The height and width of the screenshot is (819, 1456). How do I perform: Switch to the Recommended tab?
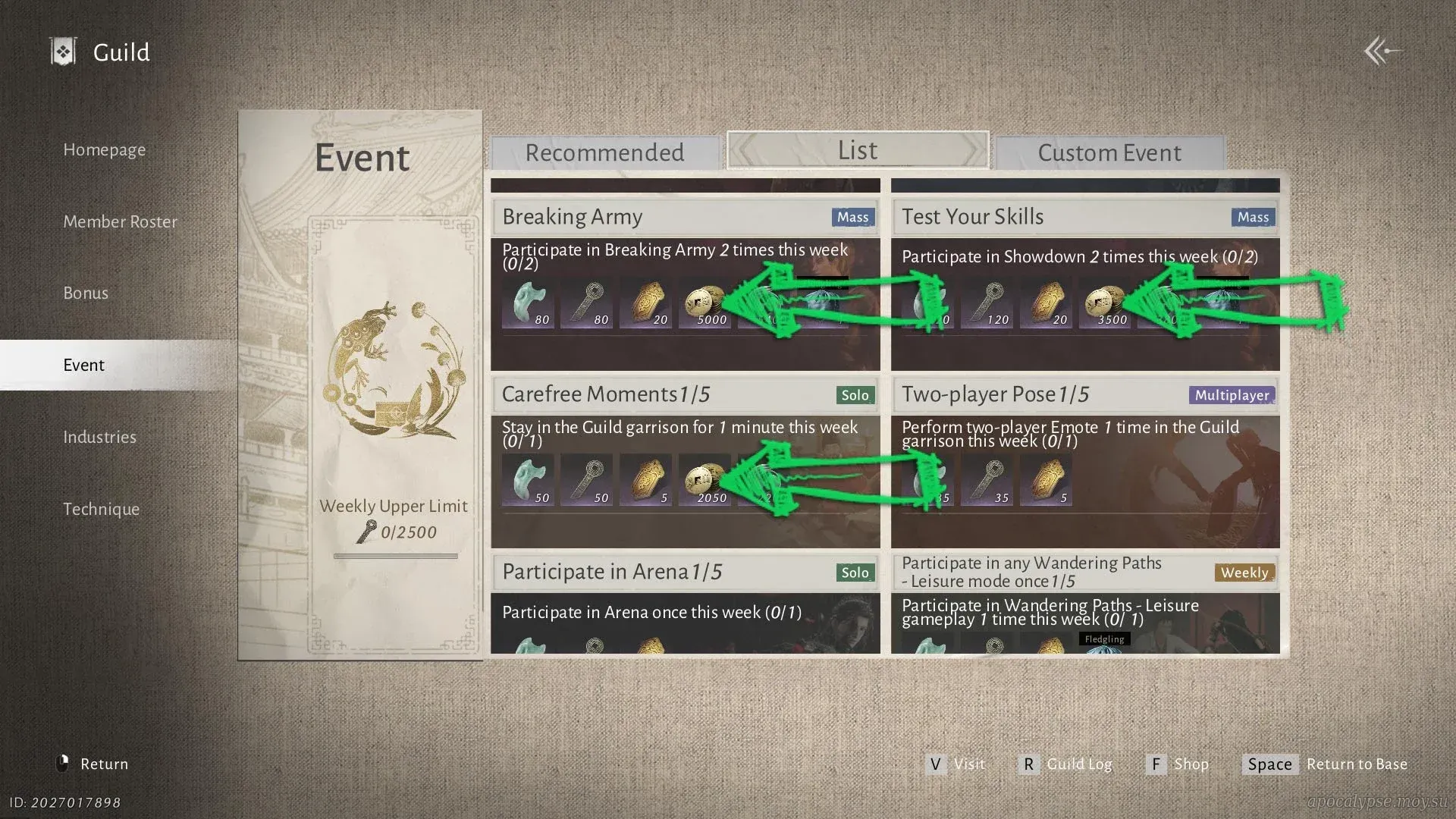click(x=604, y=153)
